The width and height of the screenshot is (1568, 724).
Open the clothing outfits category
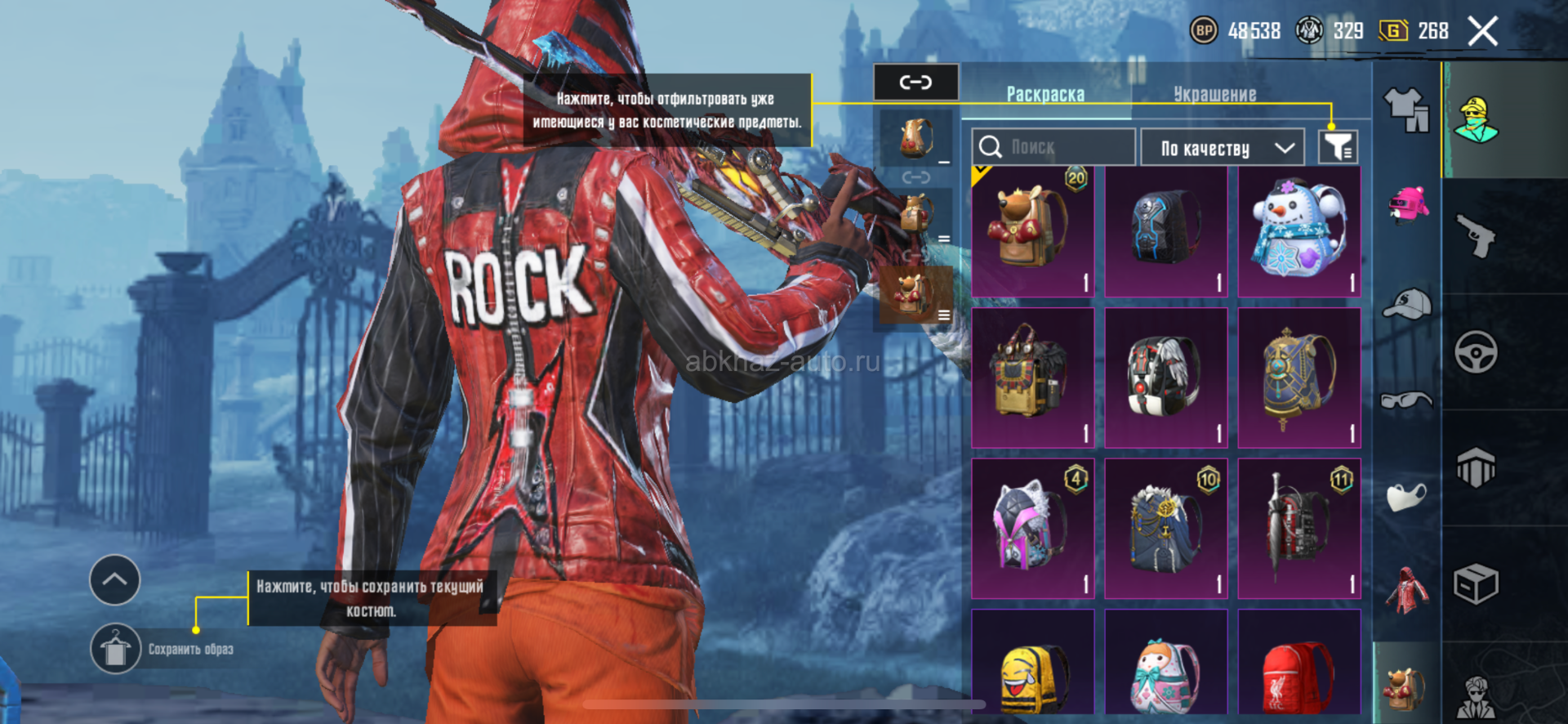click(x=1406, y=109)
